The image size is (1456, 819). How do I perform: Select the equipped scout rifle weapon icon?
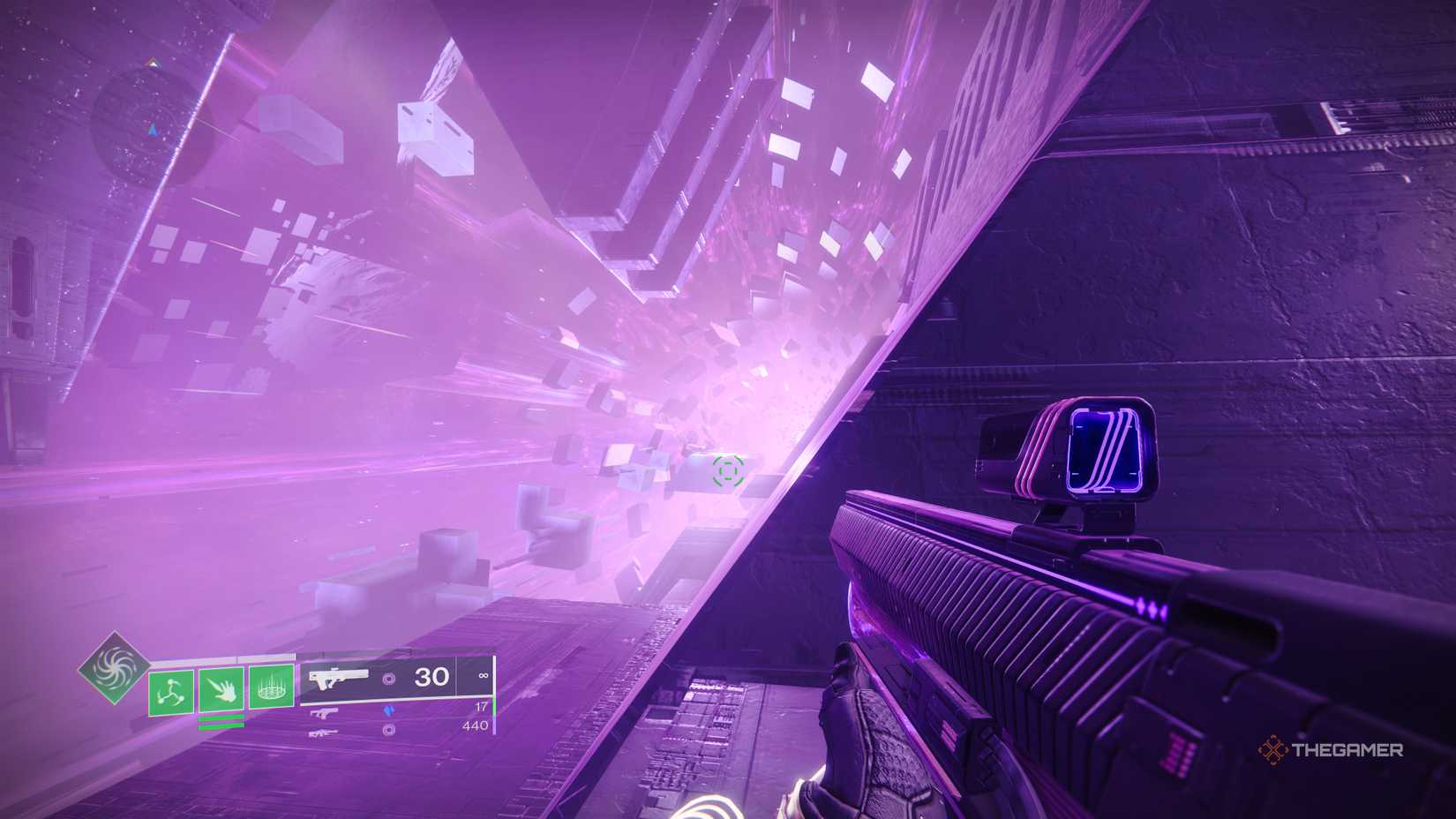pyautogui.click(x=338, y=678)
